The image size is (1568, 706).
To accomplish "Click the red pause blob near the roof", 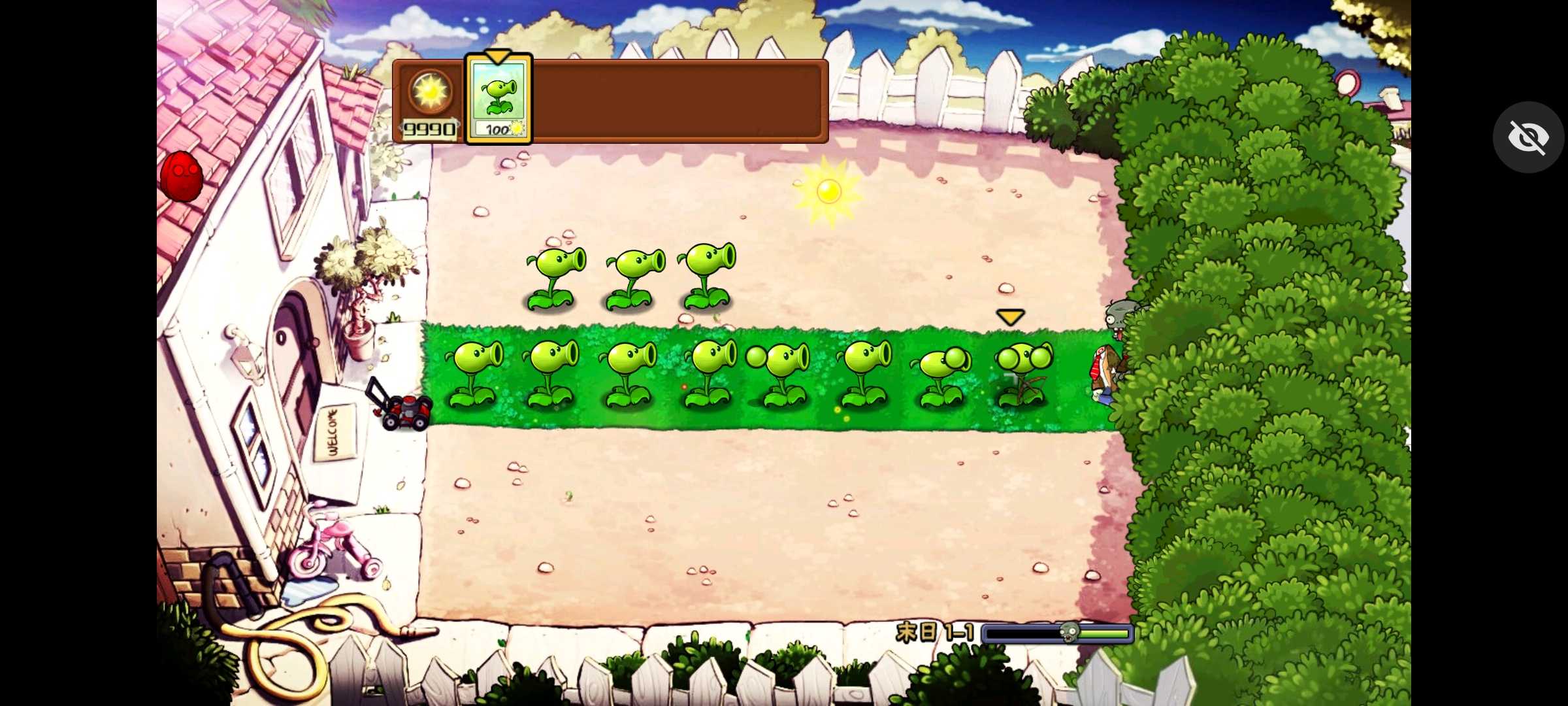I will 181,175.
